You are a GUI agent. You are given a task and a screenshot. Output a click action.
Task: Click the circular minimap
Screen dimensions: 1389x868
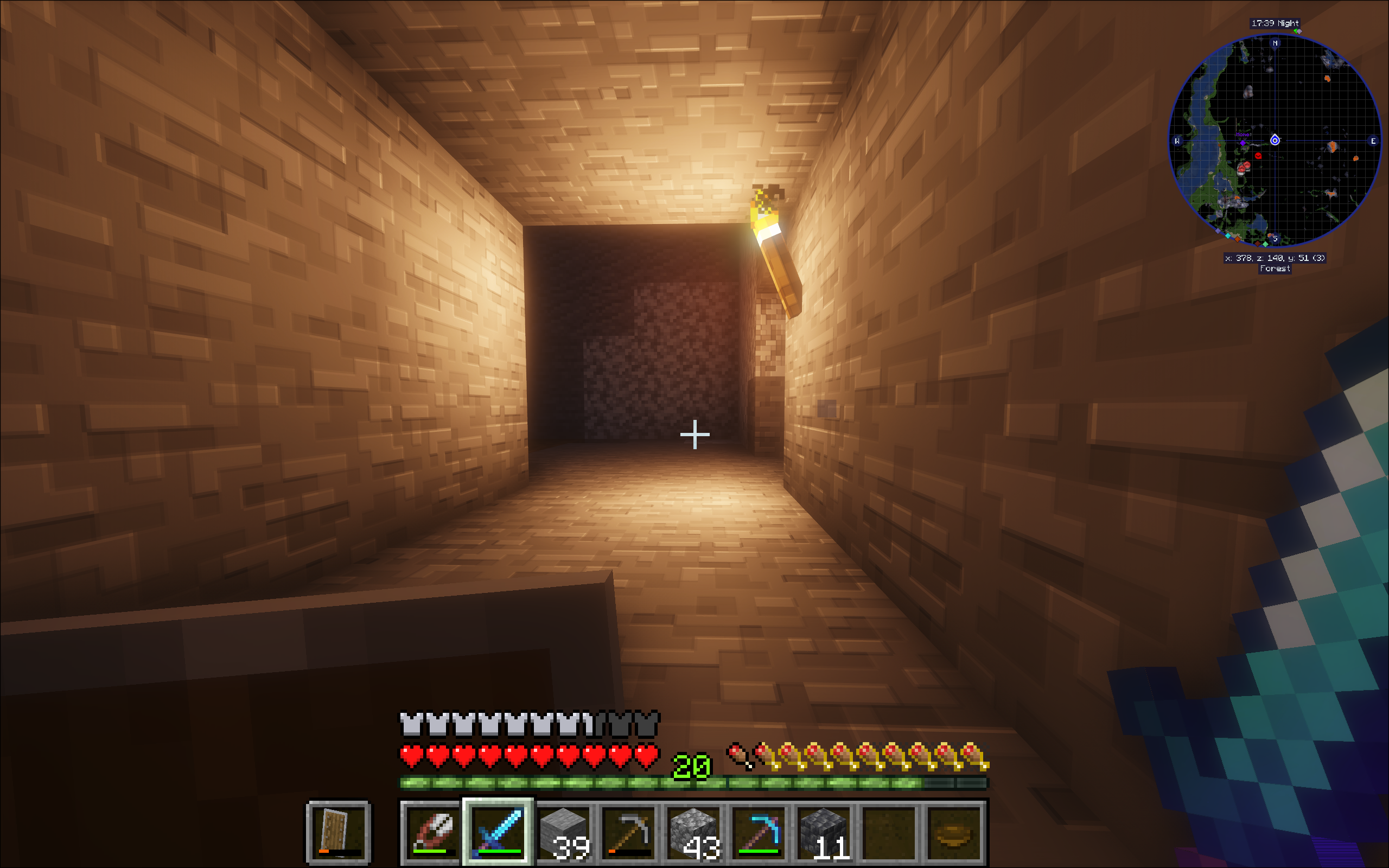1275,141
